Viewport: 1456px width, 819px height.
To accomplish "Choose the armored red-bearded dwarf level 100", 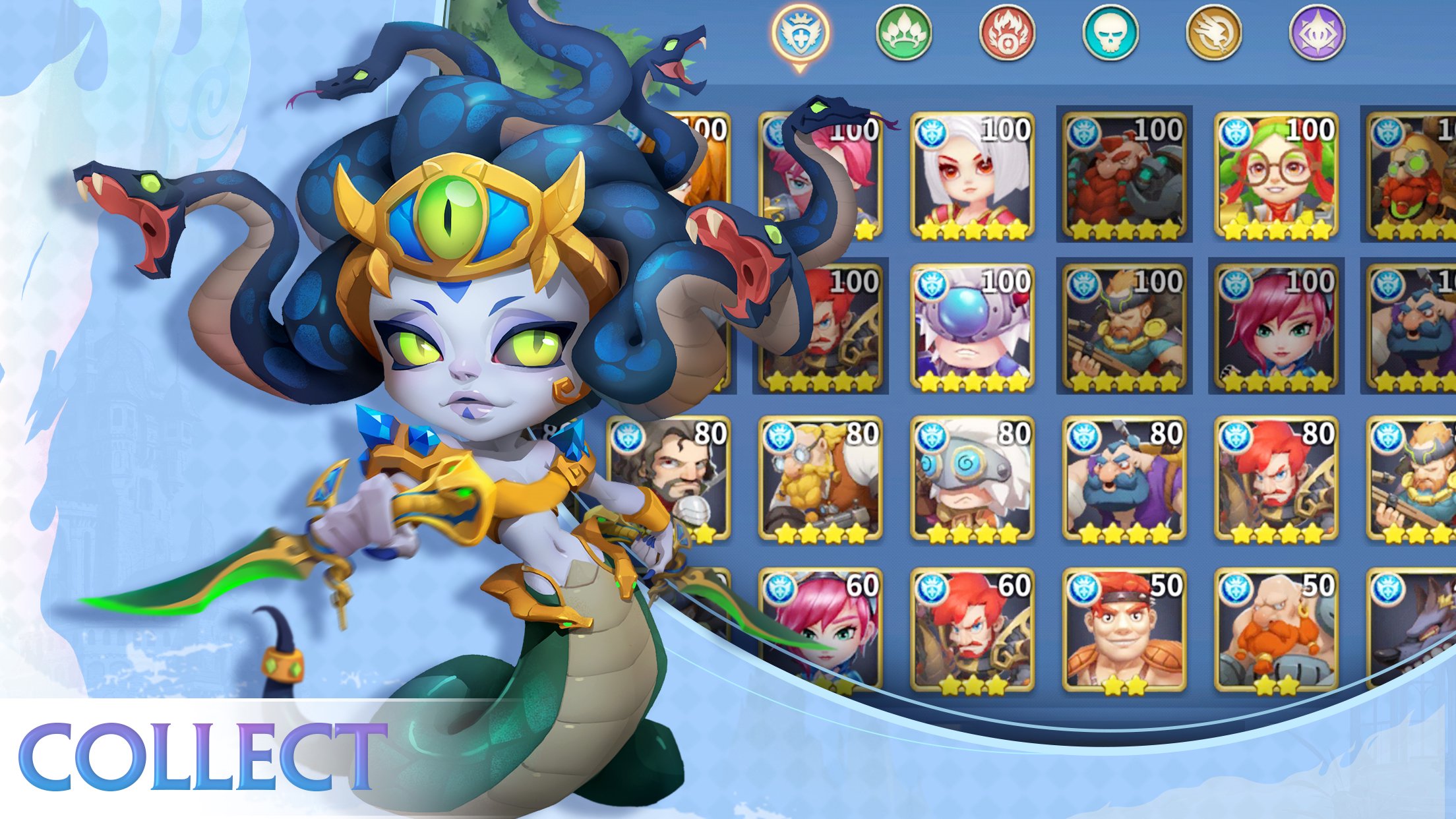I will 1124,175.
